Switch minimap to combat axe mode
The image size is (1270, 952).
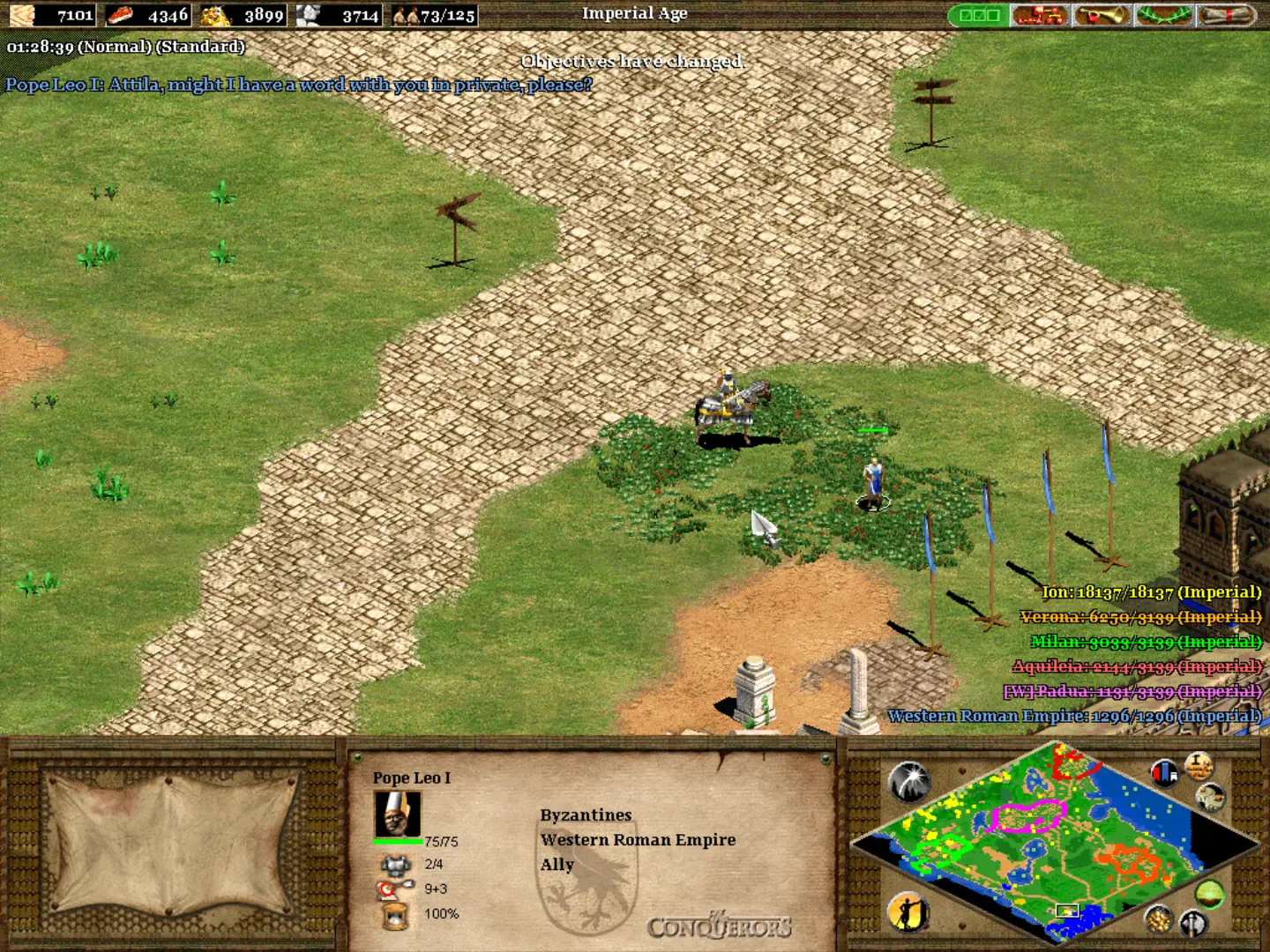tap(1193, 923)
